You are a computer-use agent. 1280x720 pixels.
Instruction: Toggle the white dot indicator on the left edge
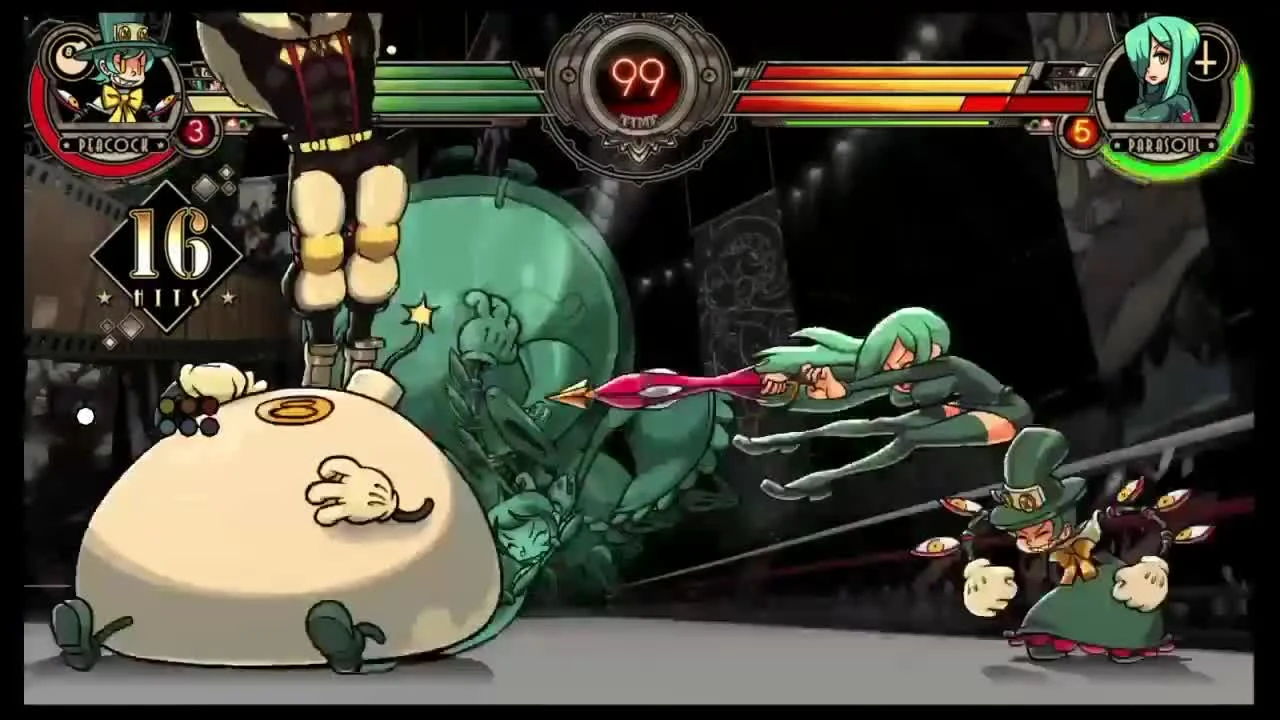coord(86,416)
